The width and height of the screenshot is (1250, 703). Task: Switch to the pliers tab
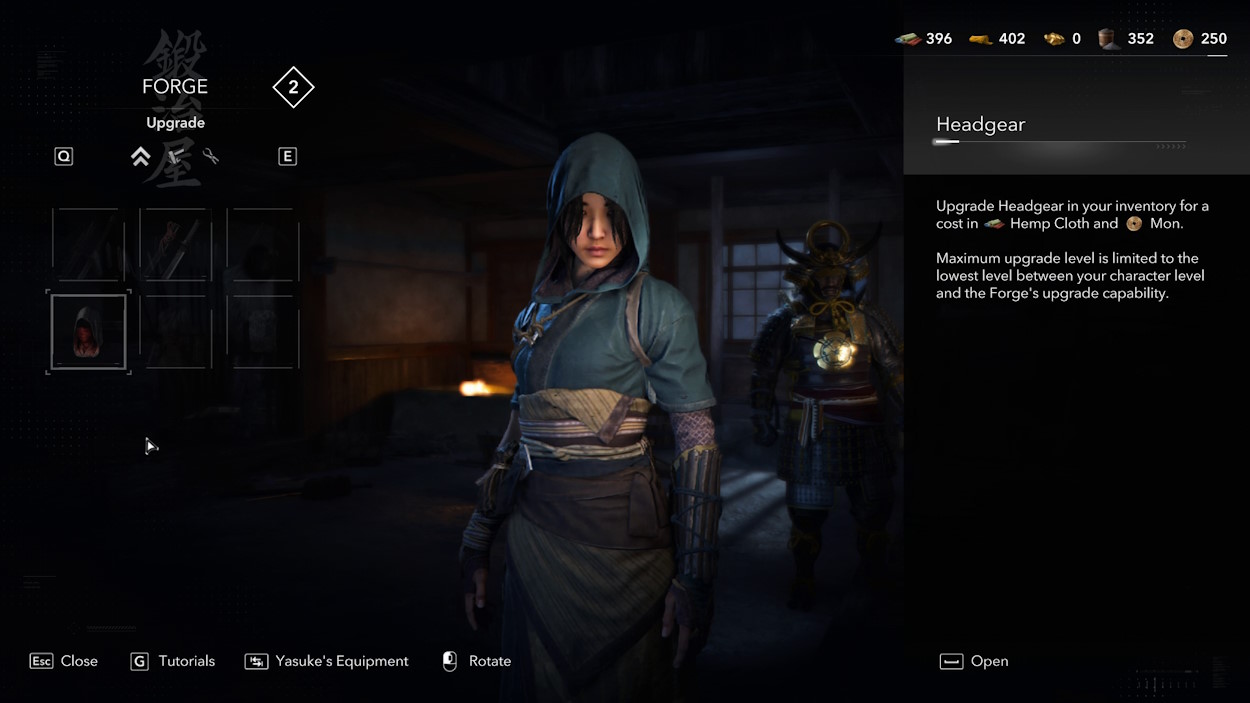click(x=210, y=157)
